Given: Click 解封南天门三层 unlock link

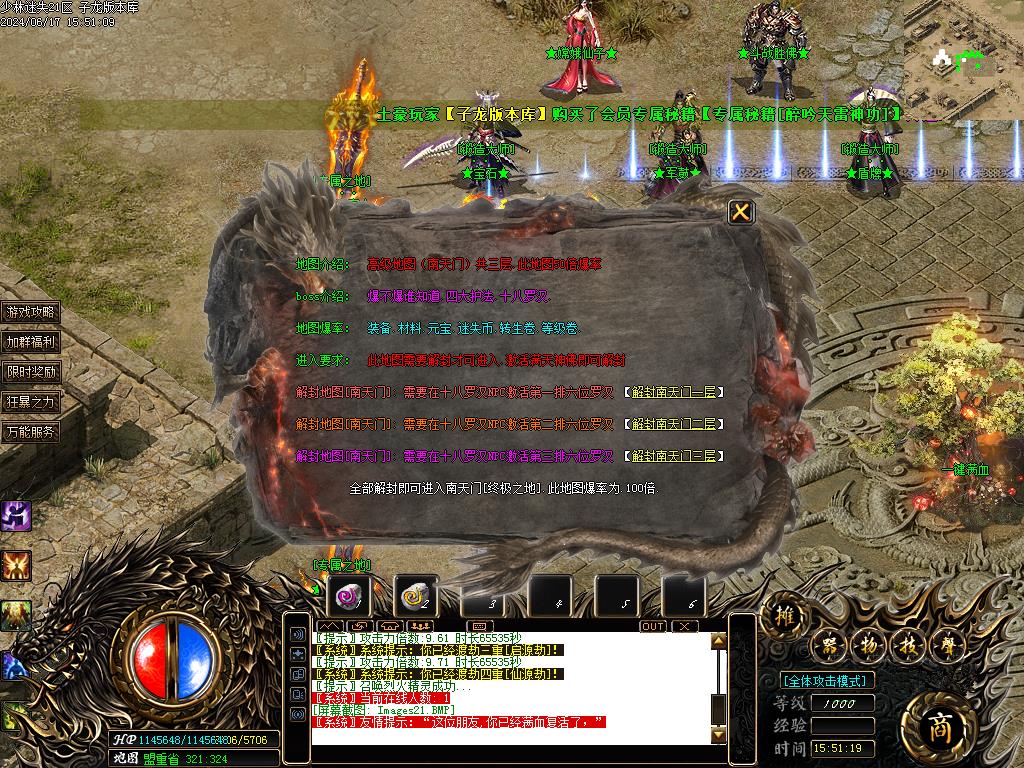Looking at the screenshot, I should [x=674, y=456].
